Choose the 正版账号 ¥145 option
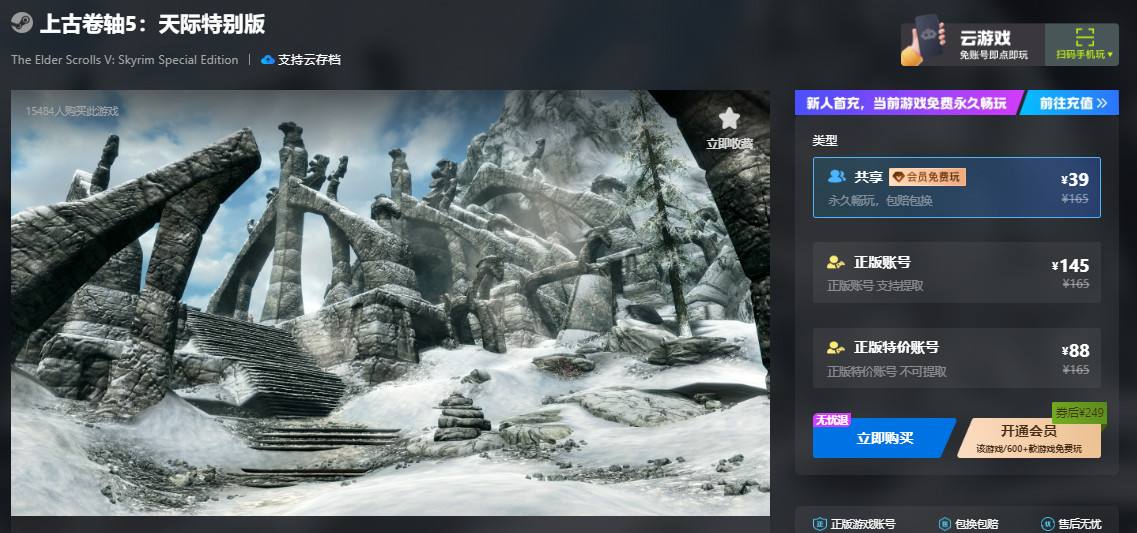This screenshot has width=1137, height=533. pyautogui.click(x=956, y=273)
